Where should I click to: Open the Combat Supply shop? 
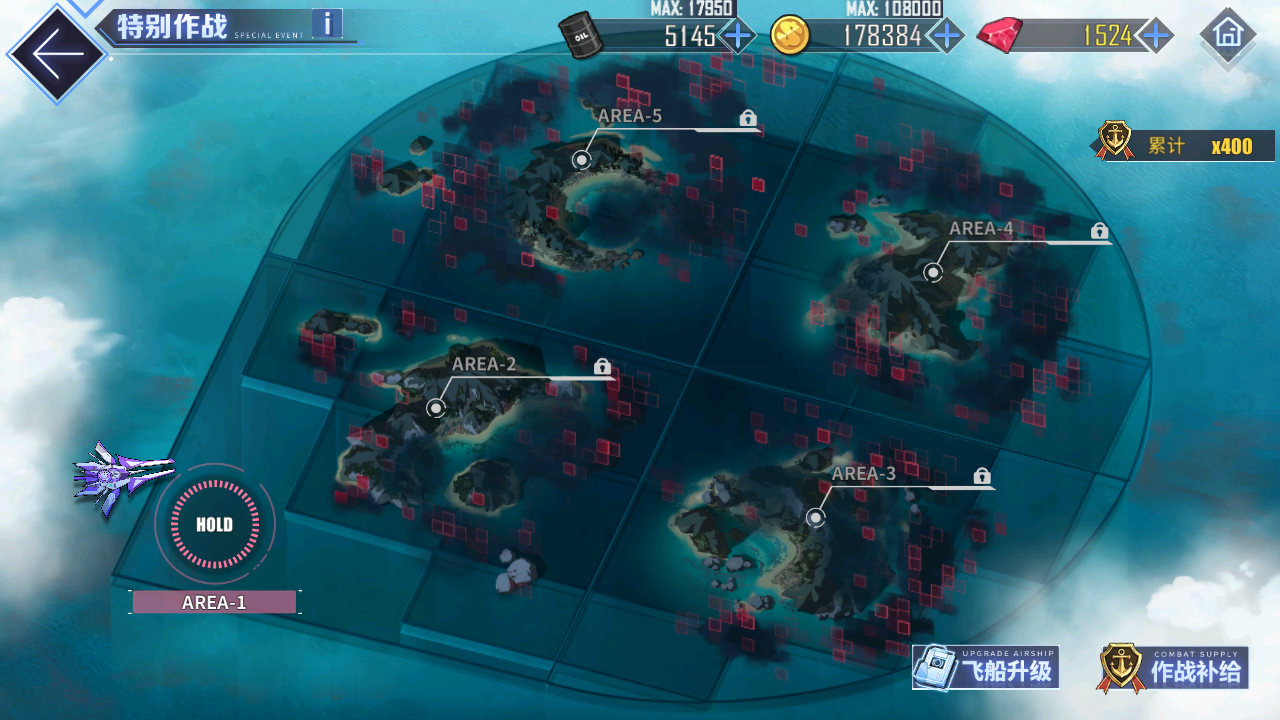point(1174,668)
